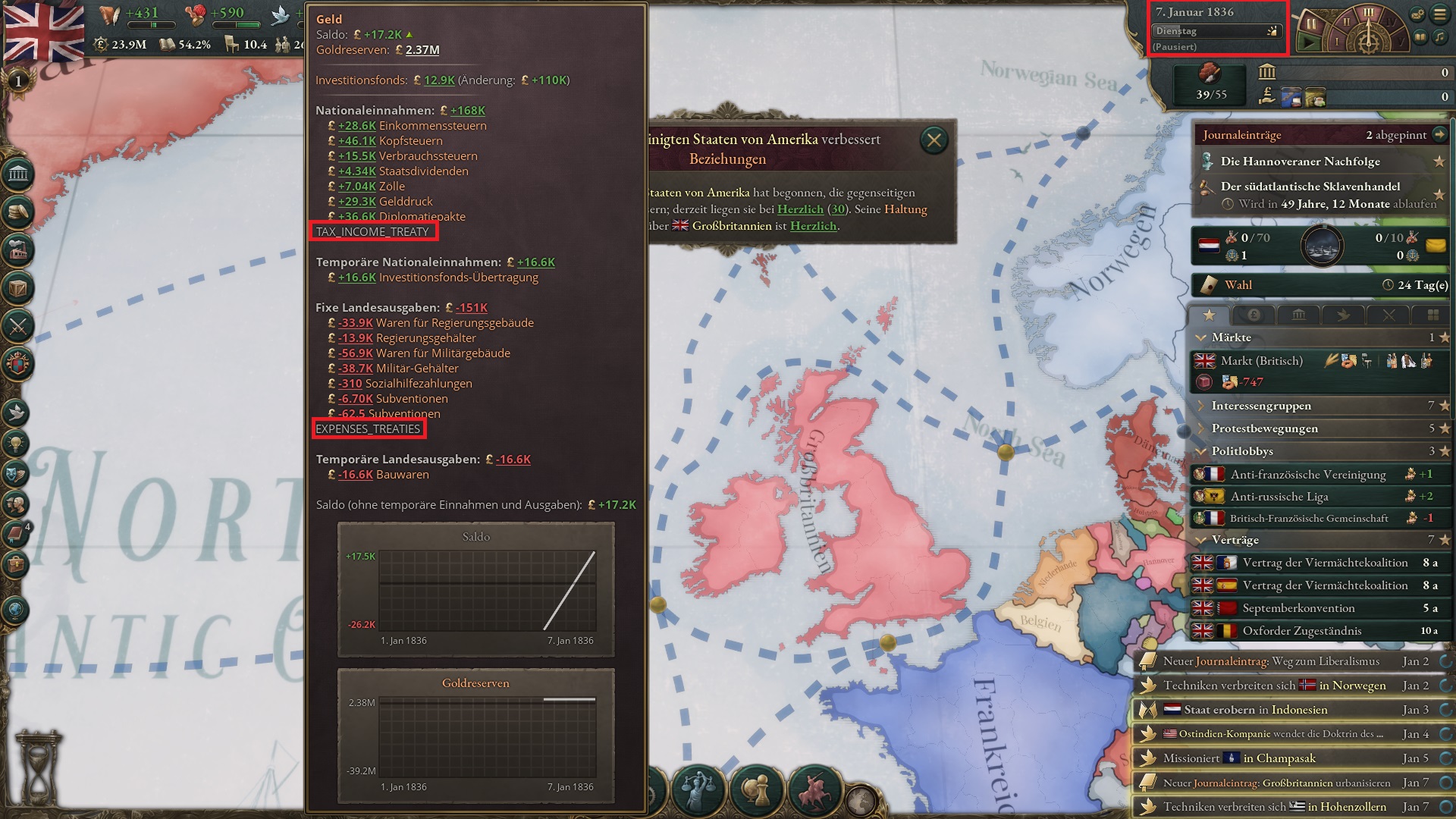Open the buildings panel with the factory icon
1456x819 pixels.
[19, 250]
